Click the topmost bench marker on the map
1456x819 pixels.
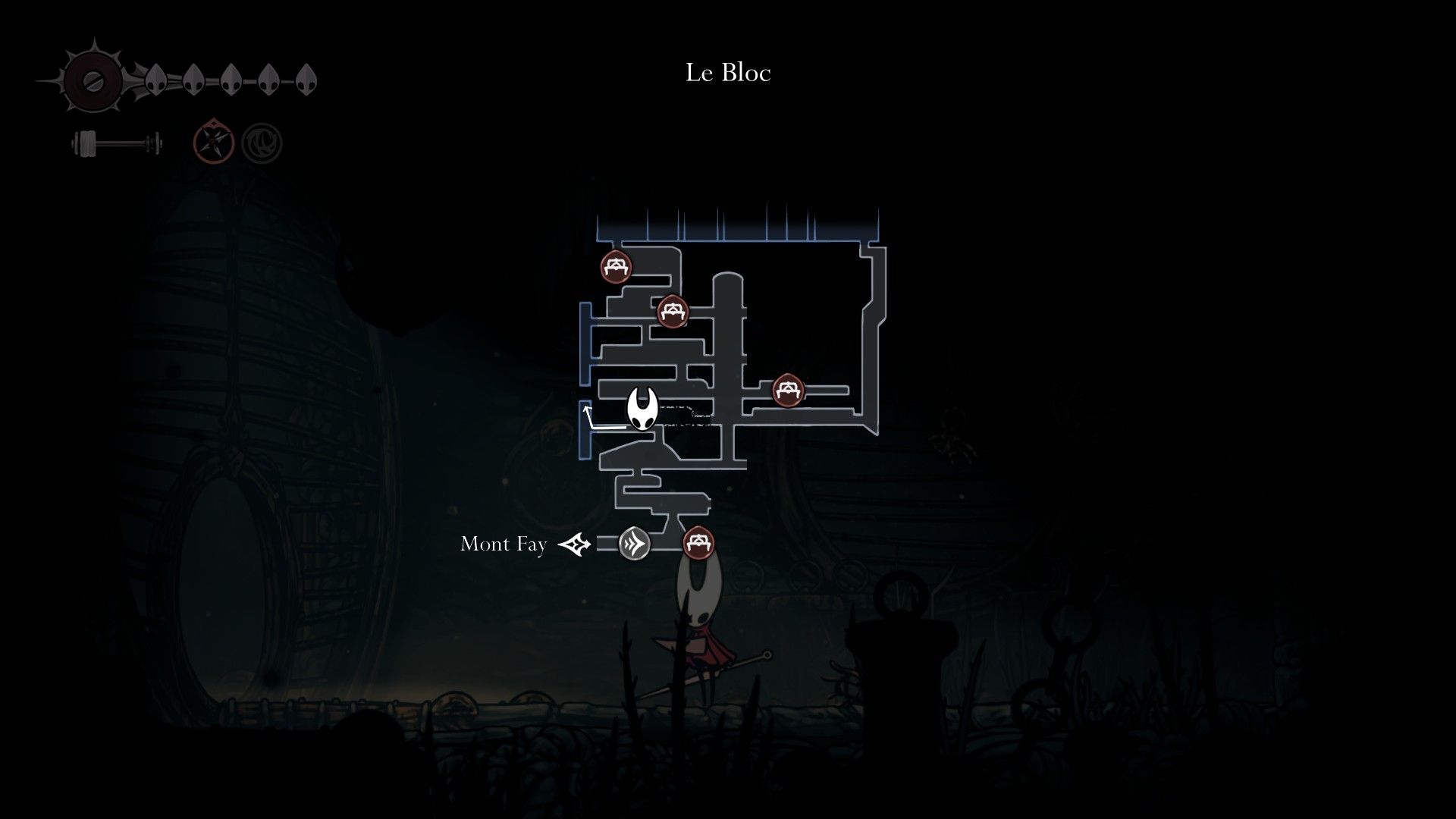616,267
